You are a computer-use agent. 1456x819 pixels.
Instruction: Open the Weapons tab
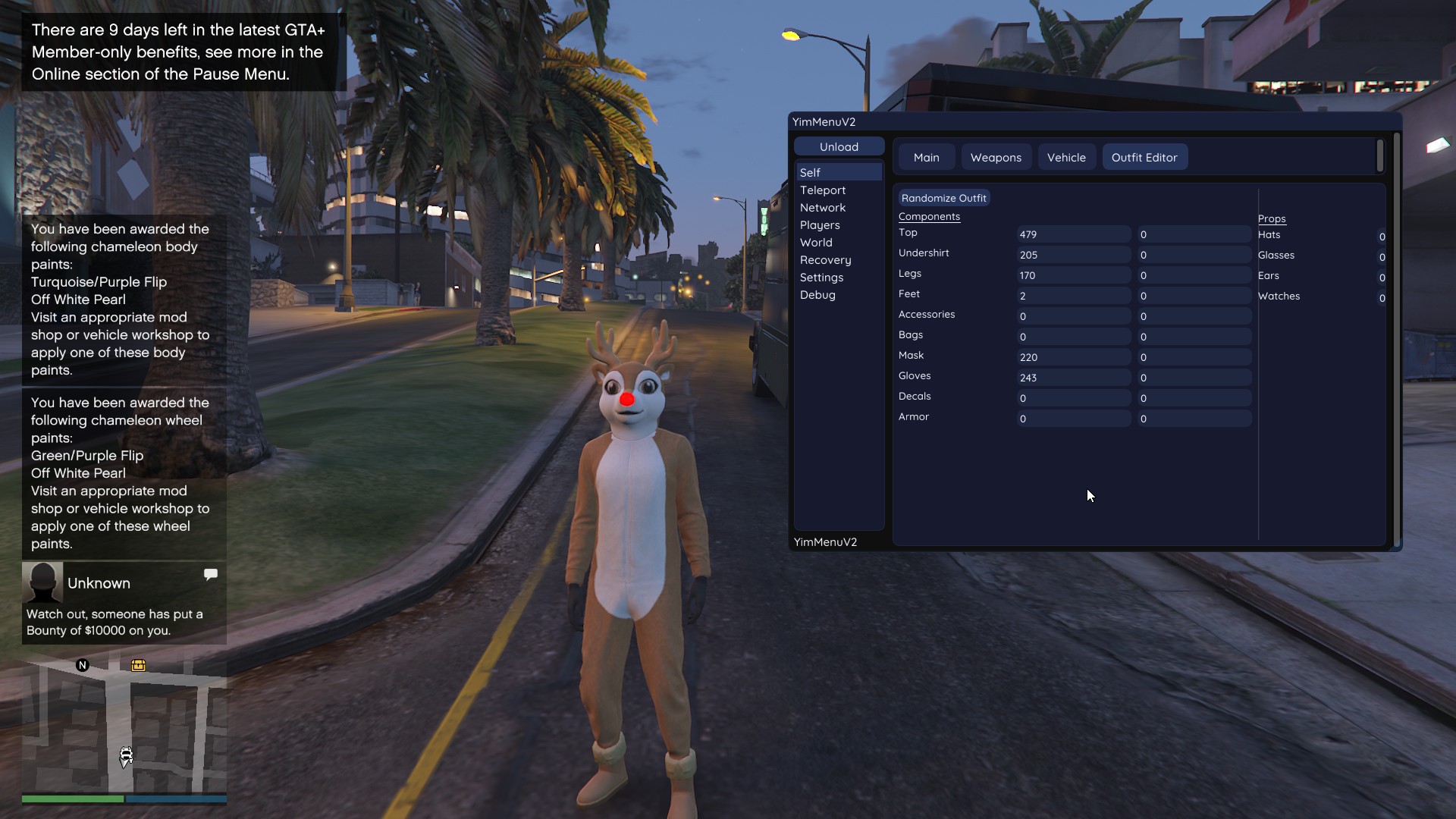pos(996,157)
